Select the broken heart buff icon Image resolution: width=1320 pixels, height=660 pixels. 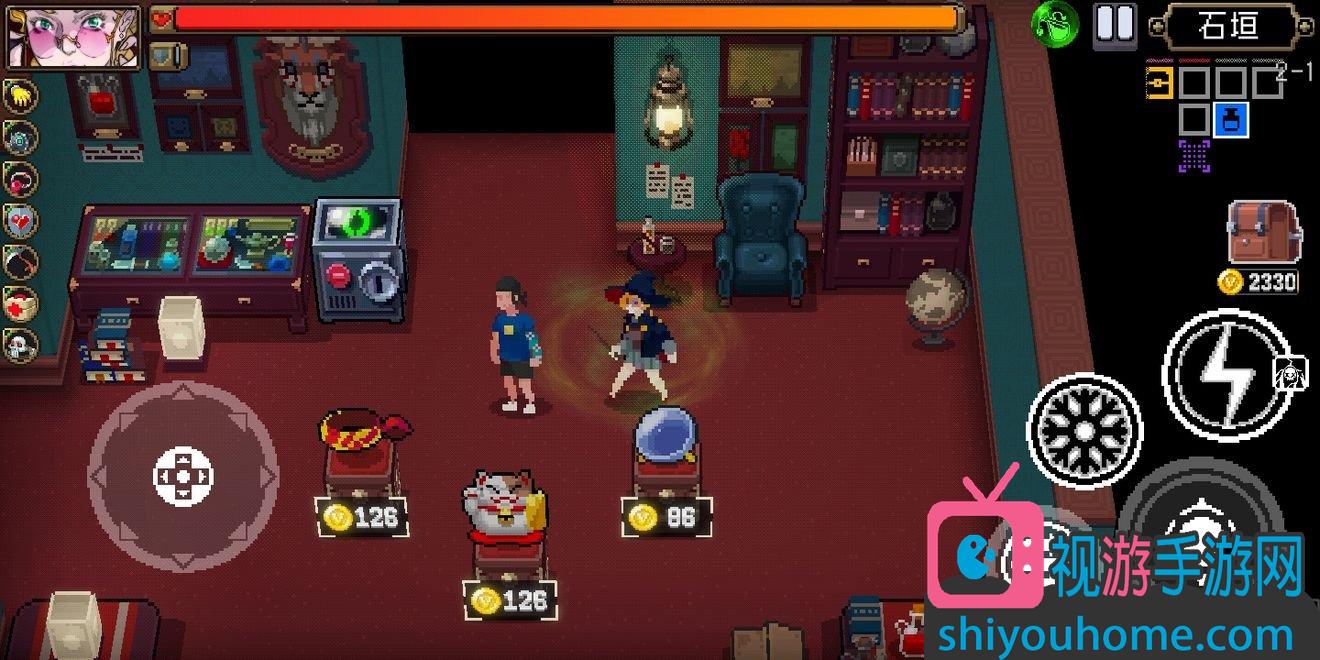coord(20,221)
